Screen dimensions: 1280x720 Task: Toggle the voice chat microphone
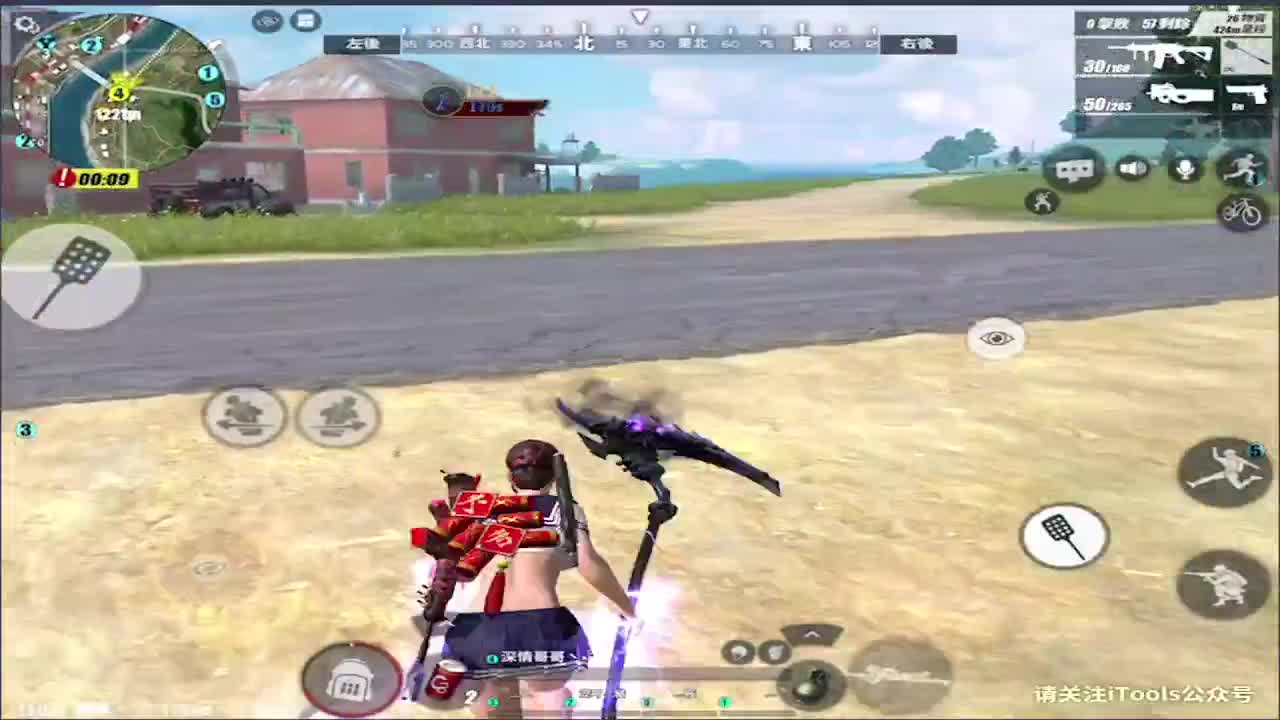point(1187,168)
